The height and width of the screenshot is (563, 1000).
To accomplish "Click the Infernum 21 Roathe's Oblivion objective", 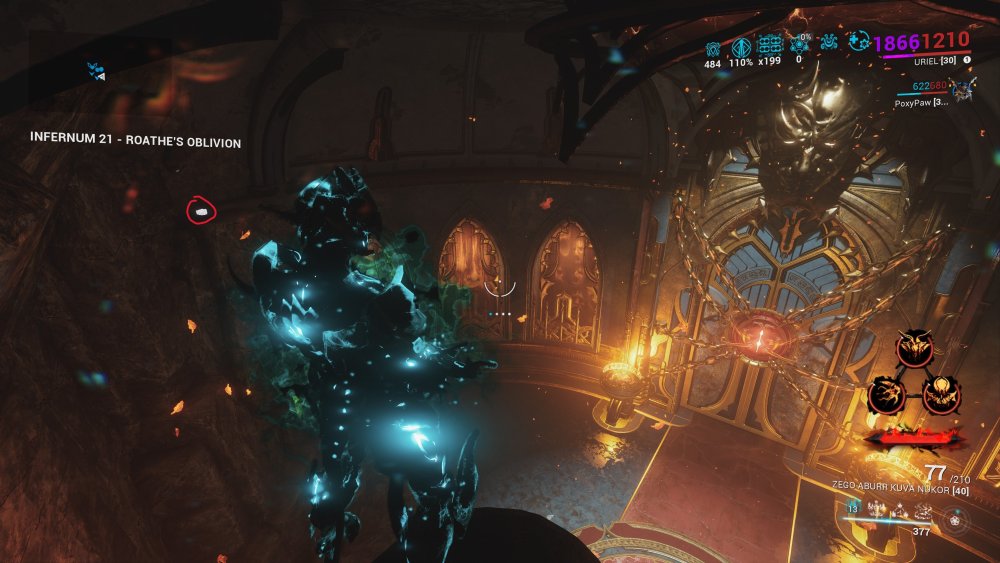I will click(134, 143).
